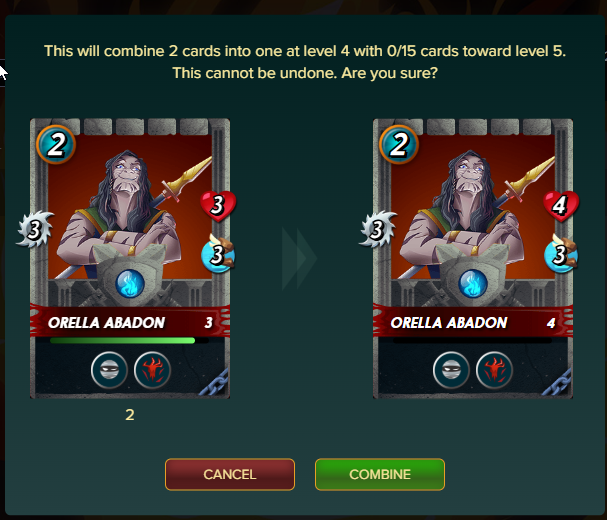Confirm with the green Combine button
Viewport: 607px width, 520px height.
click(x=379, y=474)
